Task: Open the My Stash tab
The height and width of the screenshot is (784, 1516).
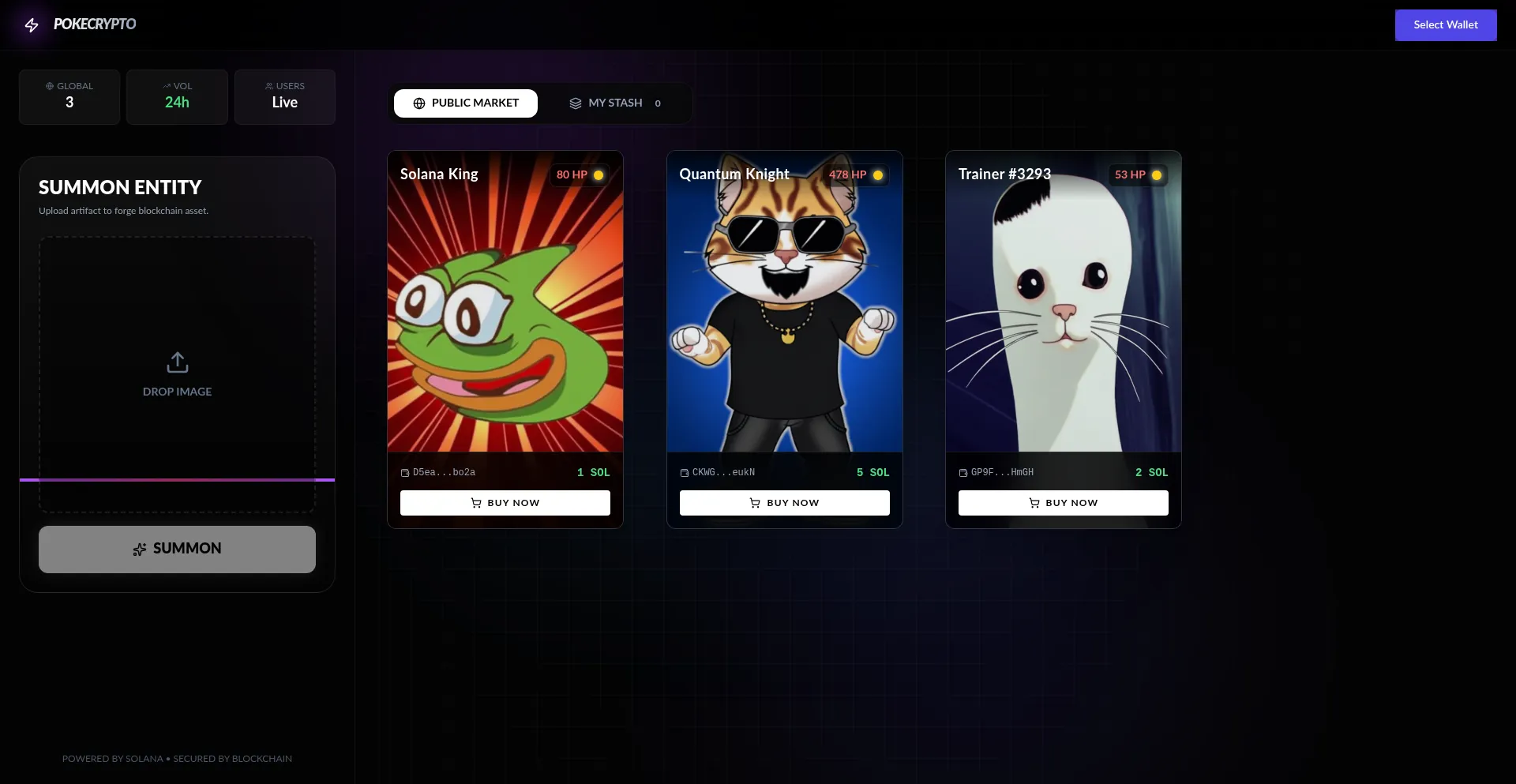Action: pos(615,103)
